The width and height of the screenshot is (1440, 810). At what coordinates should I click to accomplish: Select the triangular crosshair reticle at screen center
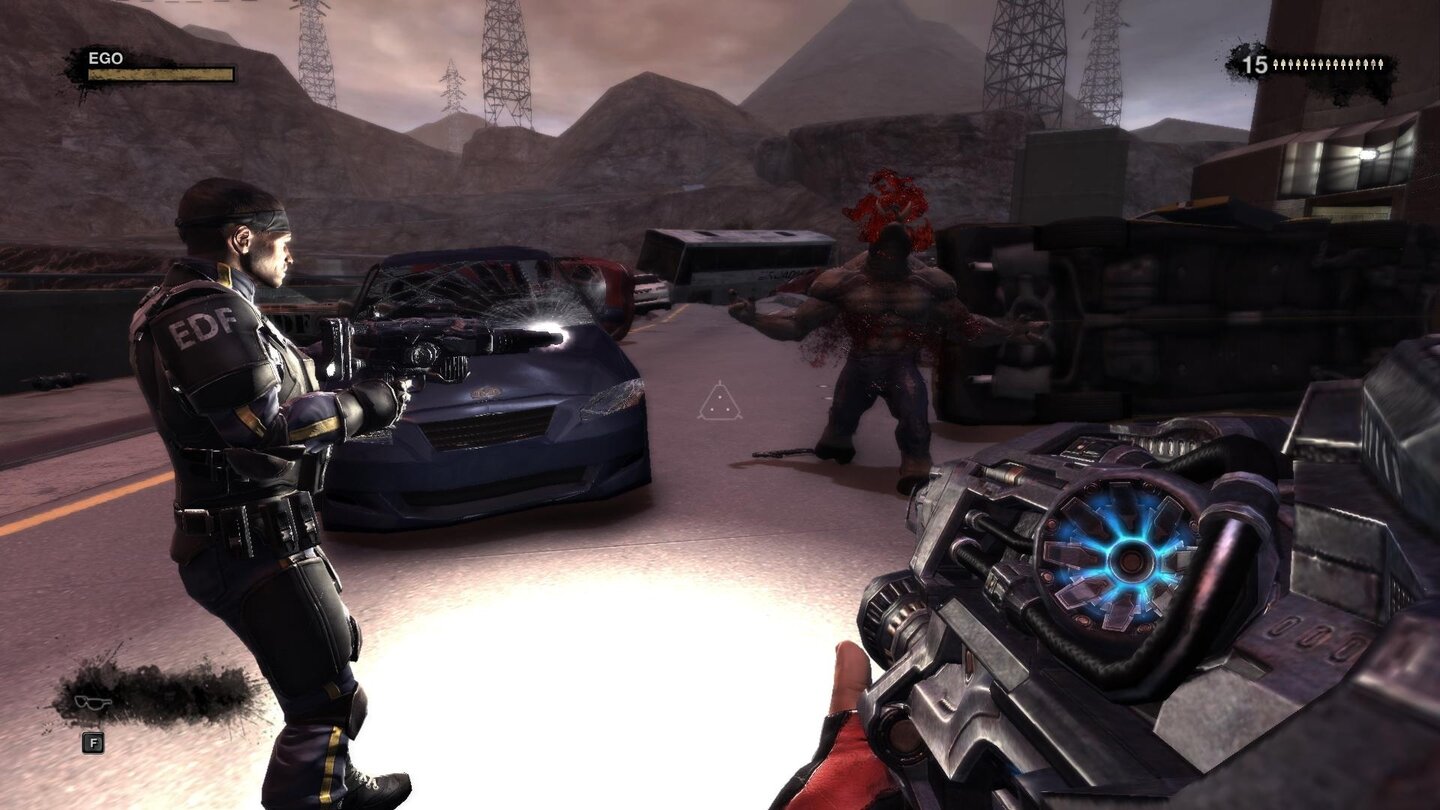click(x=719, y=404)
